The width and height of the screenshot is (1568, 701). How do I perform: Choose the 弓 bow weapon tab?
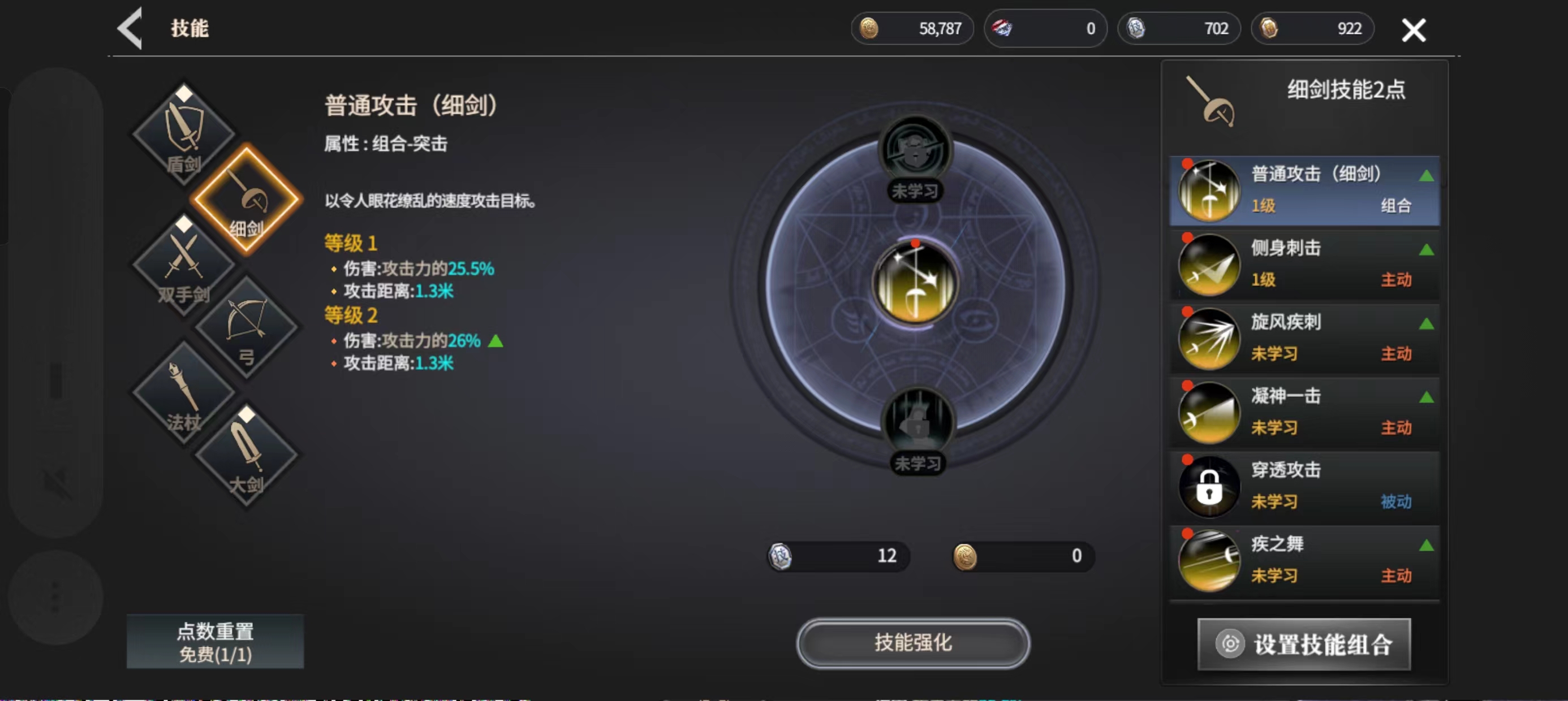coord(247,327)
